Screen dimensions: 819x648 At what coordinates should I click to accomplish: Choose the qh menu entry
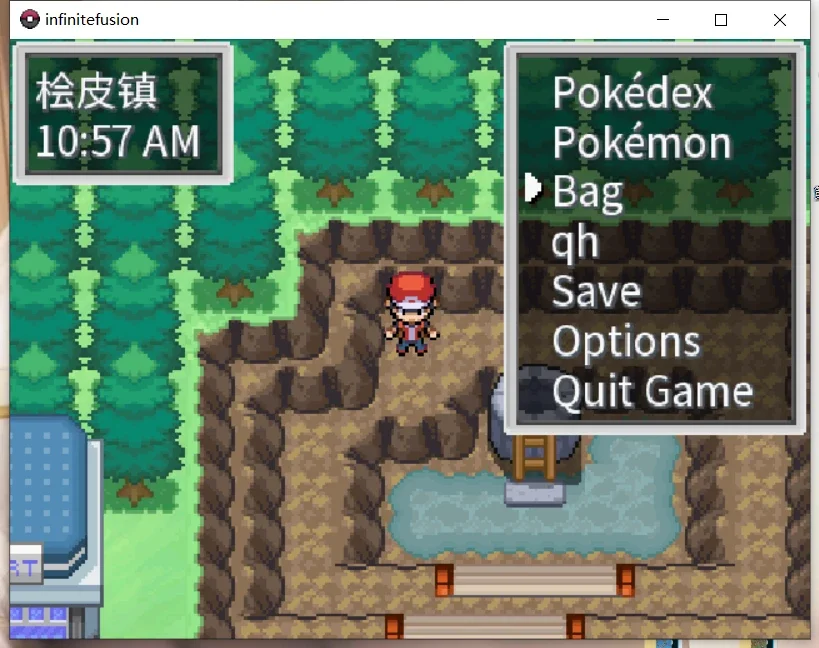point(575,242)
